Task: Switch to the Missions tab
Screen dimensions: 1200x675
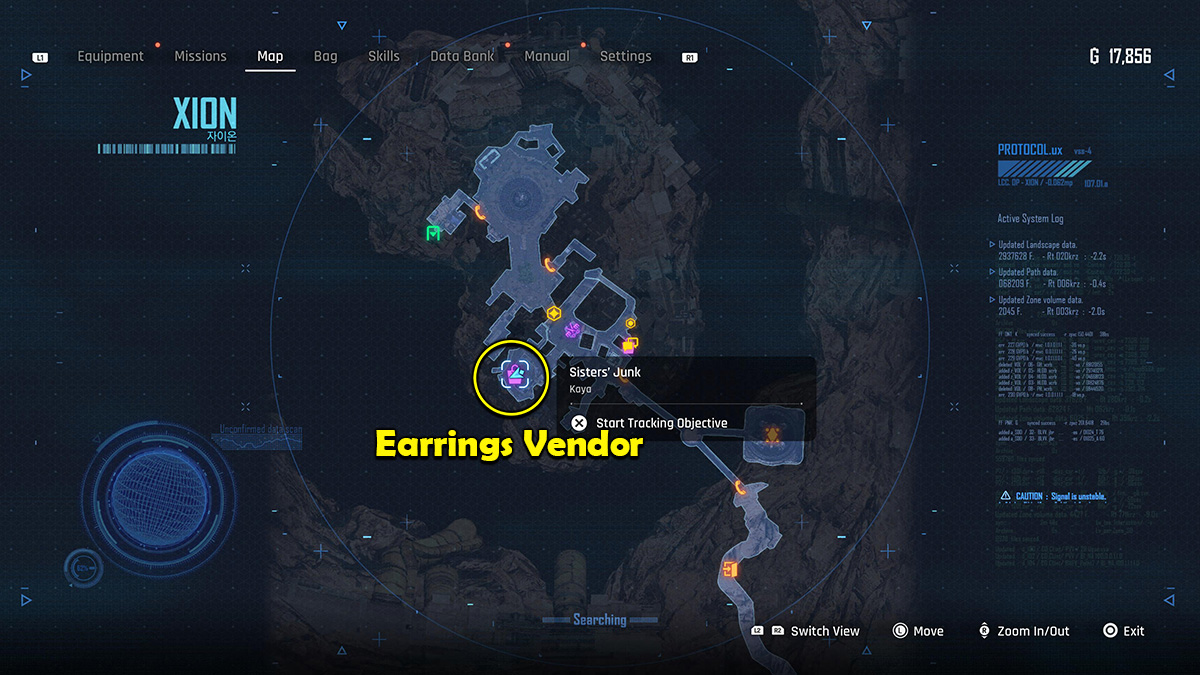Action: click(x=200, y=57)
